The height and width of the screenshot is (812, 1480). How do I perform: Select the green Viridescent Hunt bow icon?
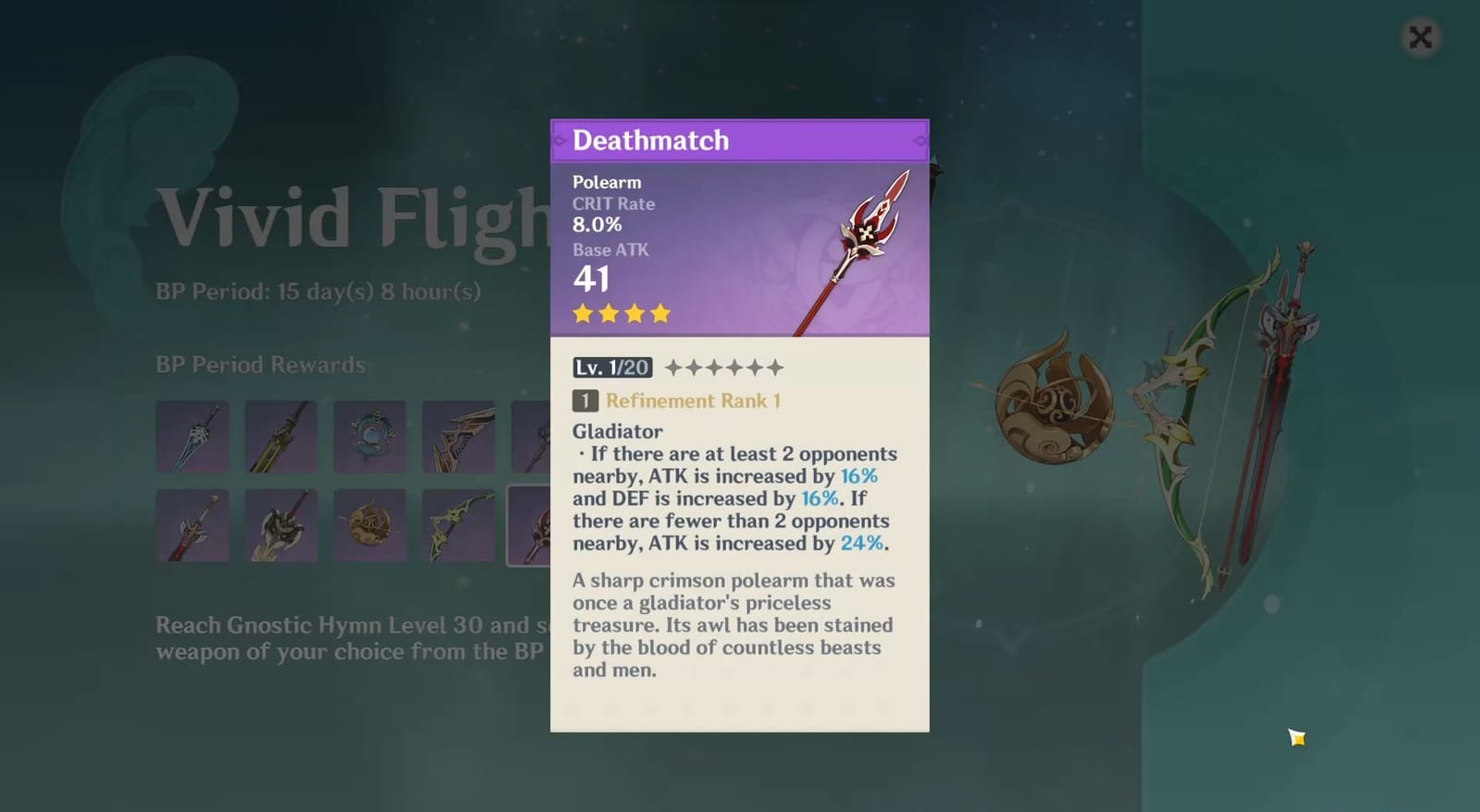458,524
